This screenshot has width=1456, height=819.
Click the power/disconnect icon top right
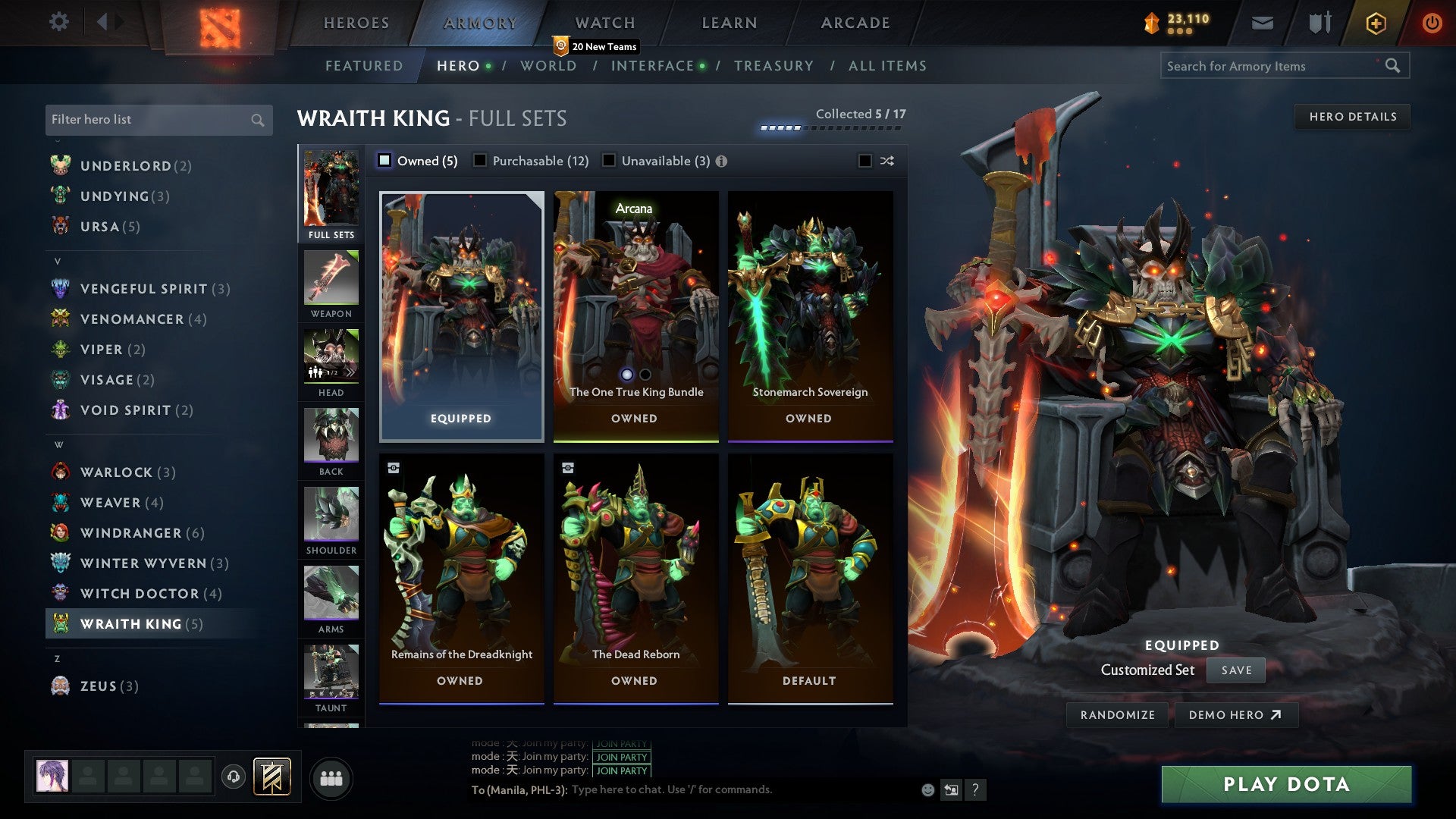tap(1432, 23)
